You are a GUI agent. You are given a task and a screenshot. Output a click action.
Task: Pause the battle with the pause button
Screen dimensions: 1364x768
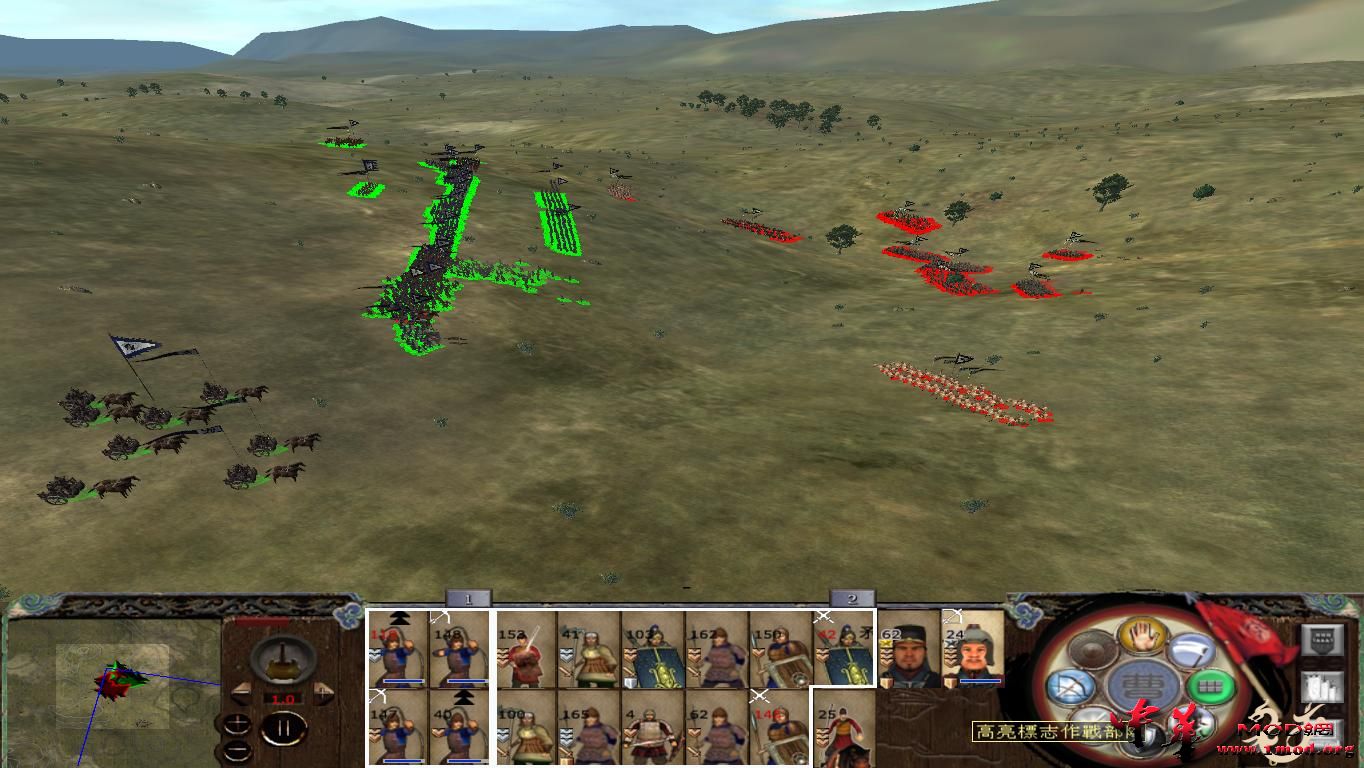pos(284,730)
